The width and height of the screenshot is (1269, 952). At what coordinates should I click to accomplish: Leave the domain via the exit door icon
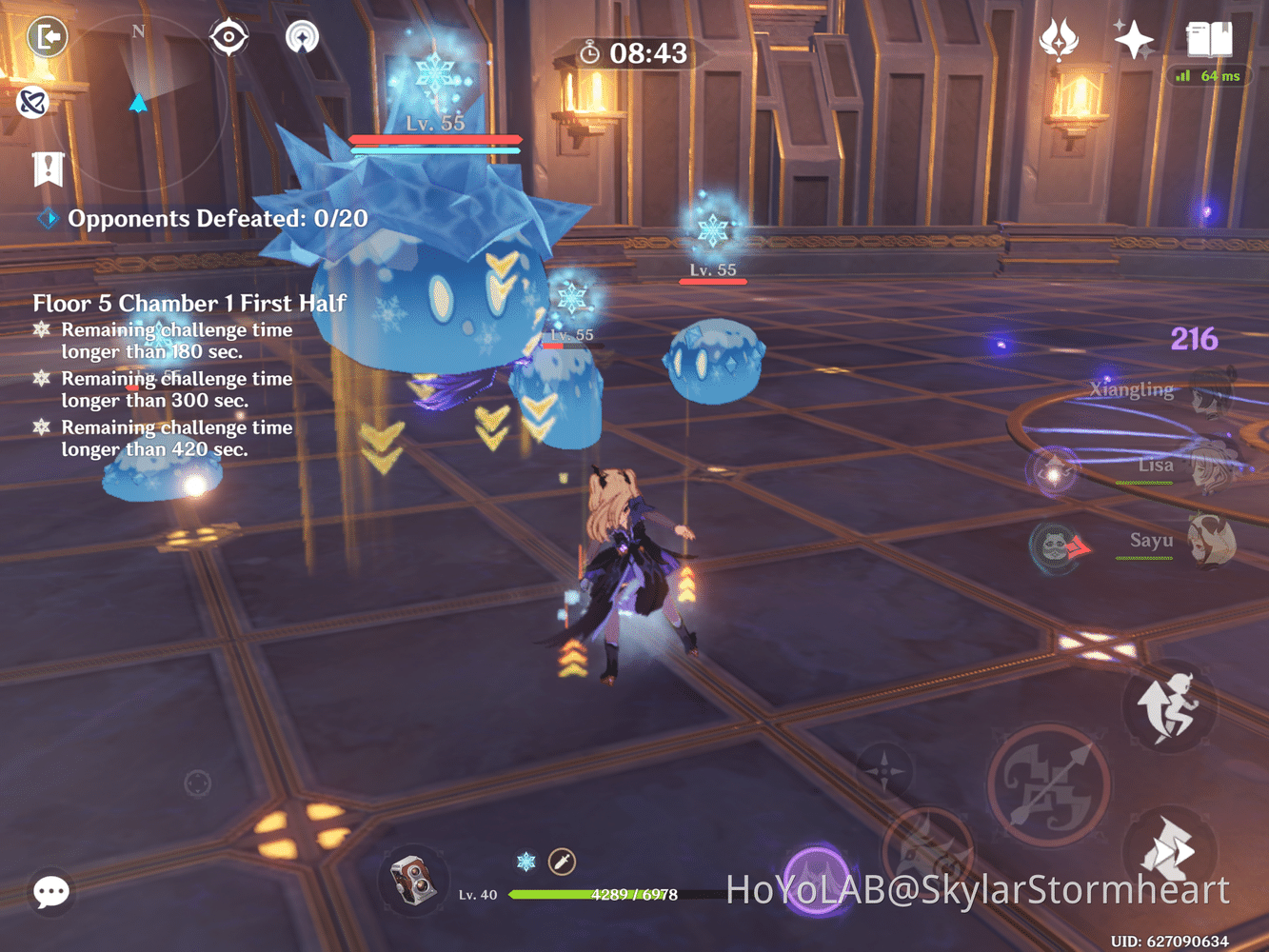pyautogui.click(x=46, y=36)
